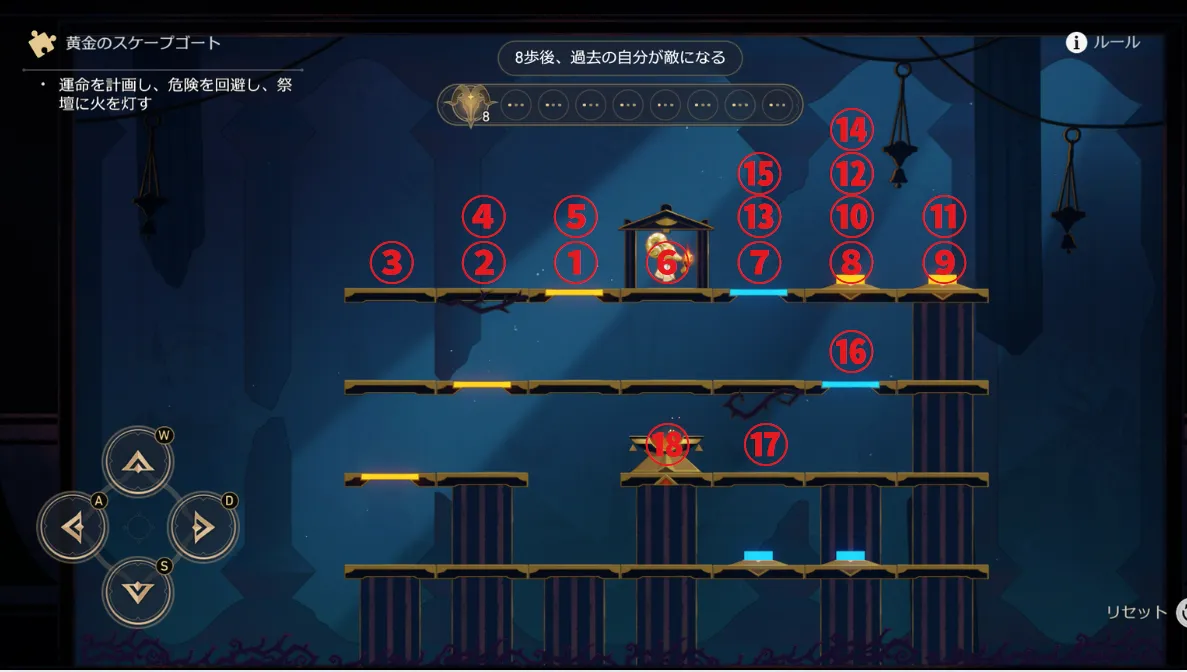Tap the left arrow movement button
This screenshot has width=1187, height=672.
pyautogui.click(x=73, y=526)
